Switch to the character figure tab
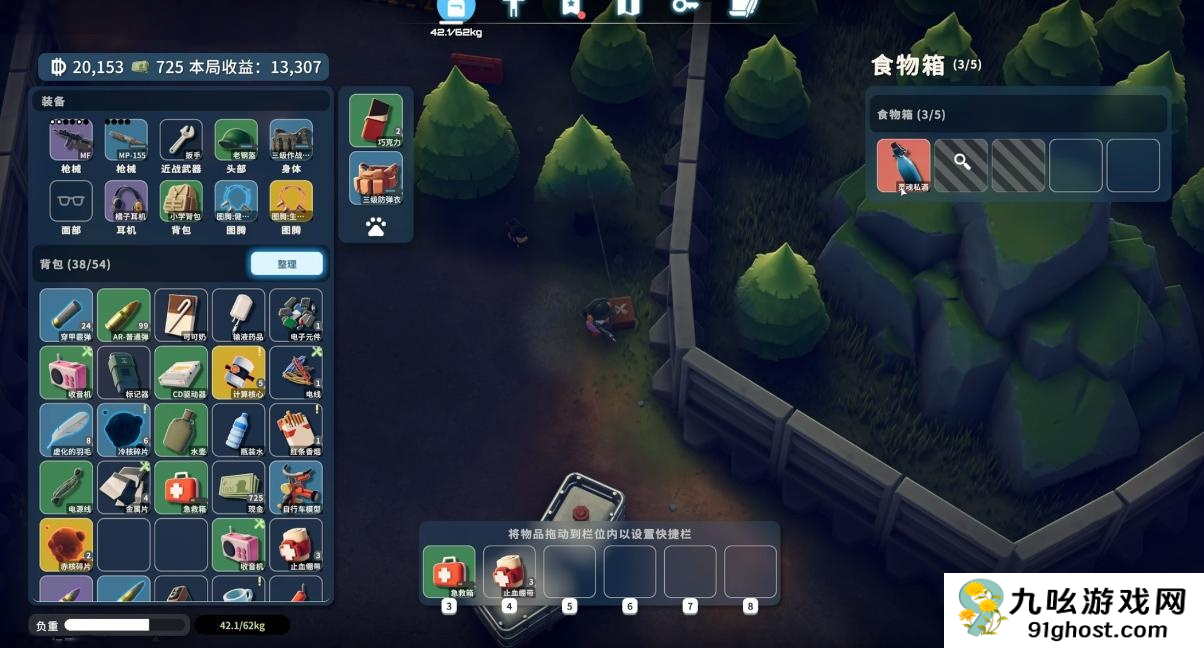This screenshot has width=1204, height=648. (514, 8)
